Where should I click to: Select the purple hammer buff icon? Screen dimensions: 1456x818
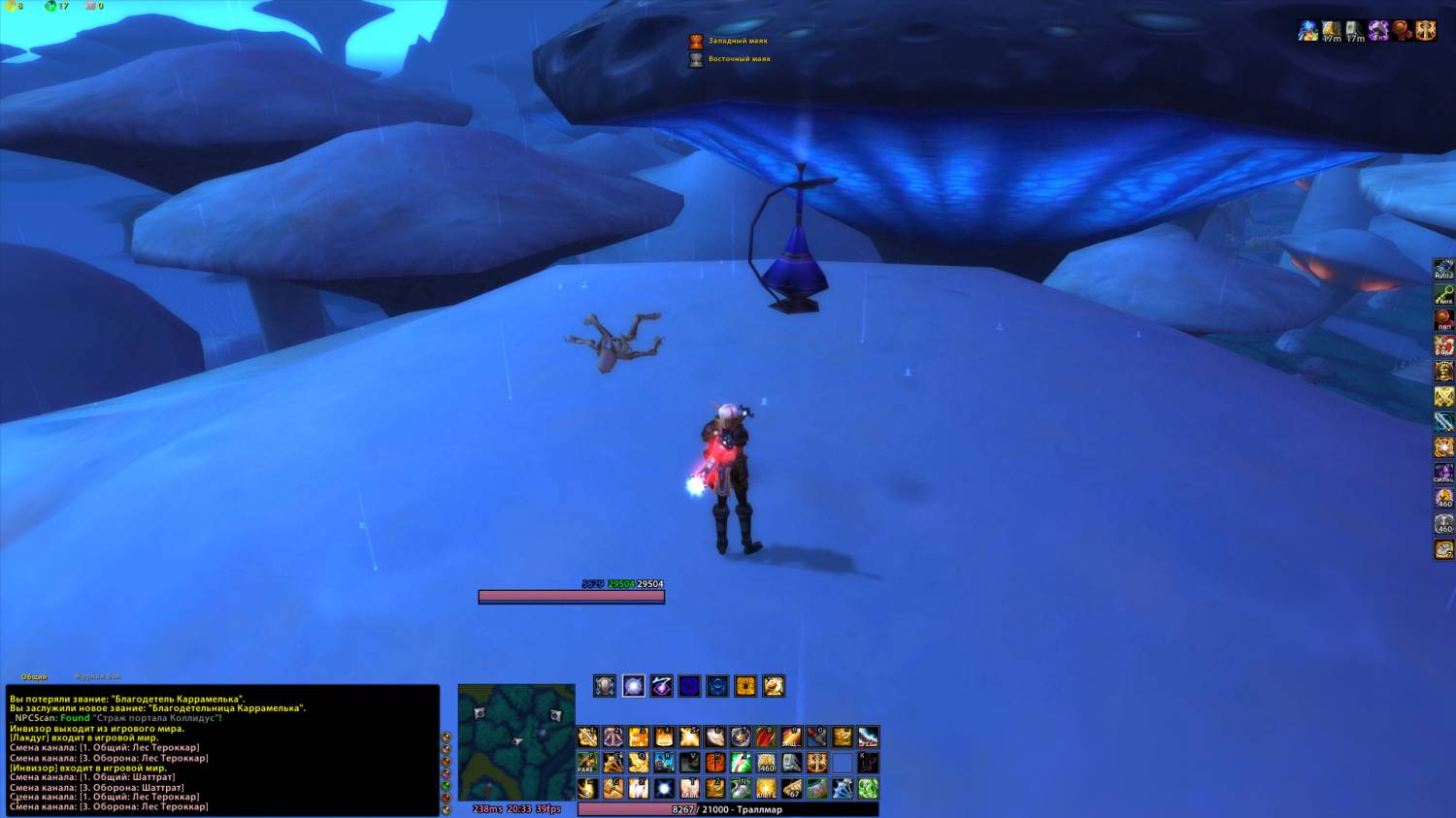coord(1378,31)
